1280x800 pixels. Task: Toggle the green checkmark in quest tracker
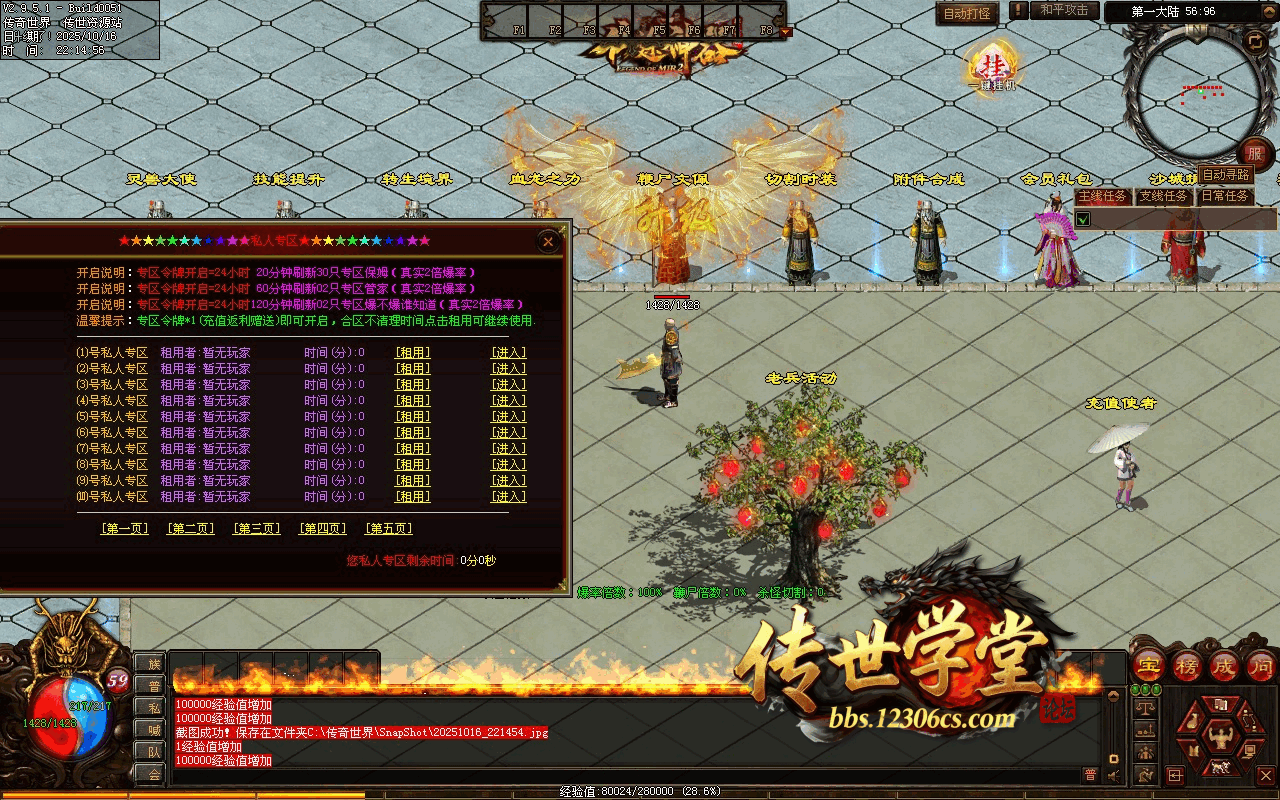pos(1083,219)
